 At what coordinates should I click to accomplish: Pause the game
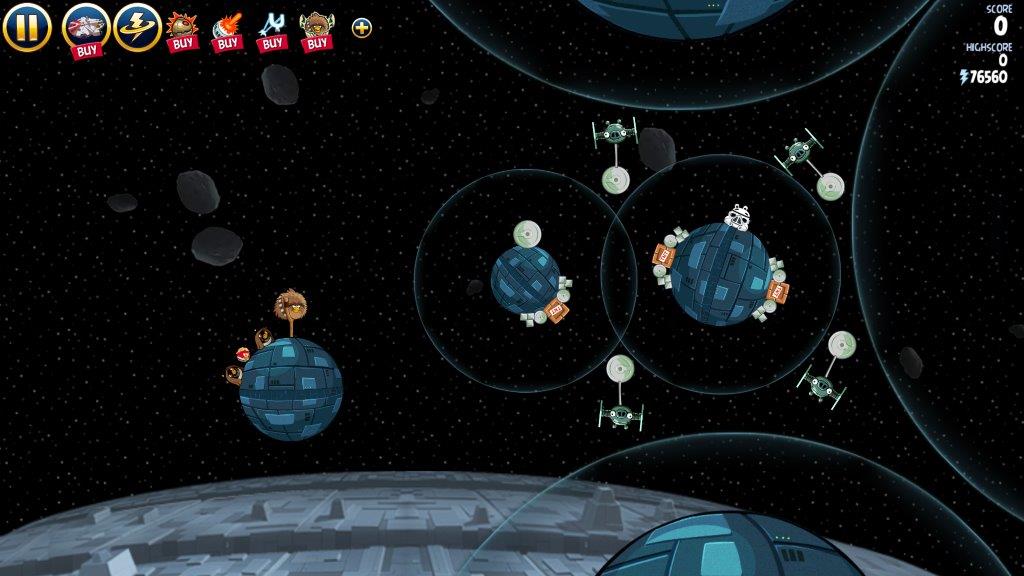click(x=26, y=27)
